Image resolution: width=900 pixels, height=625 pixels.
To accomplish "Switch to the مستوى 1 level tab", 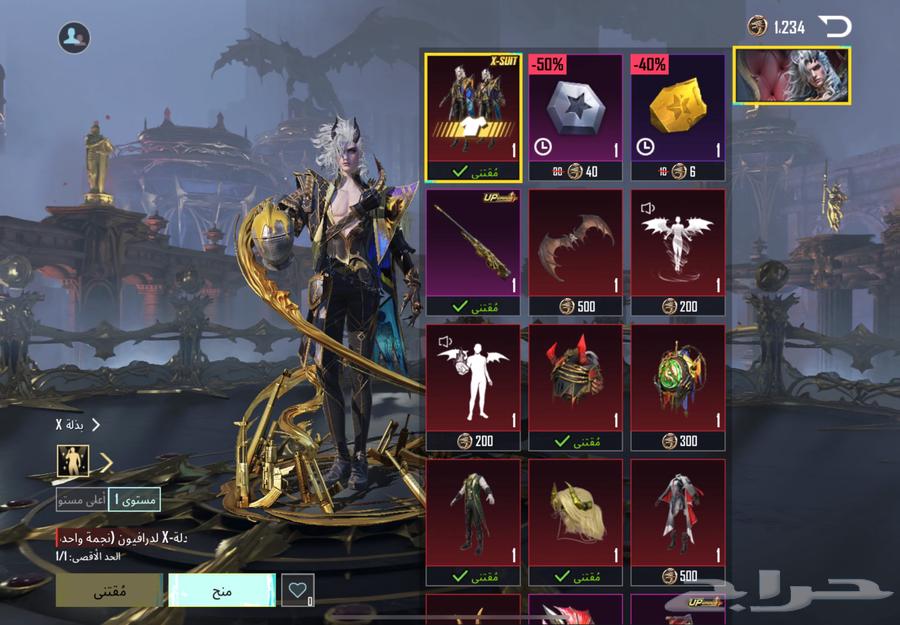I will (134, 500).
